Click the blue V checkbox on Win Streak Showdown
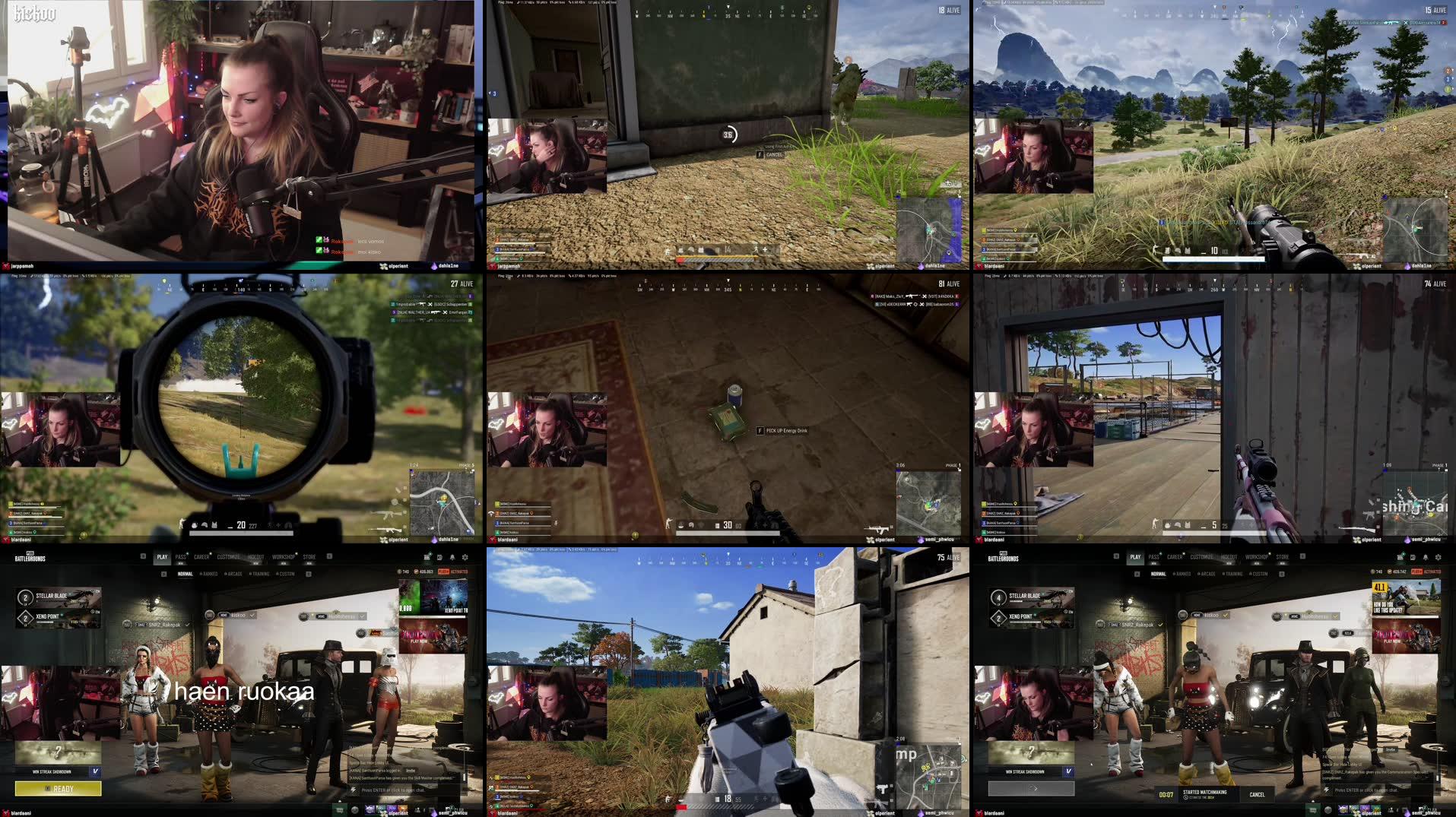1456x817 pixels. [x=1068, y=772]
